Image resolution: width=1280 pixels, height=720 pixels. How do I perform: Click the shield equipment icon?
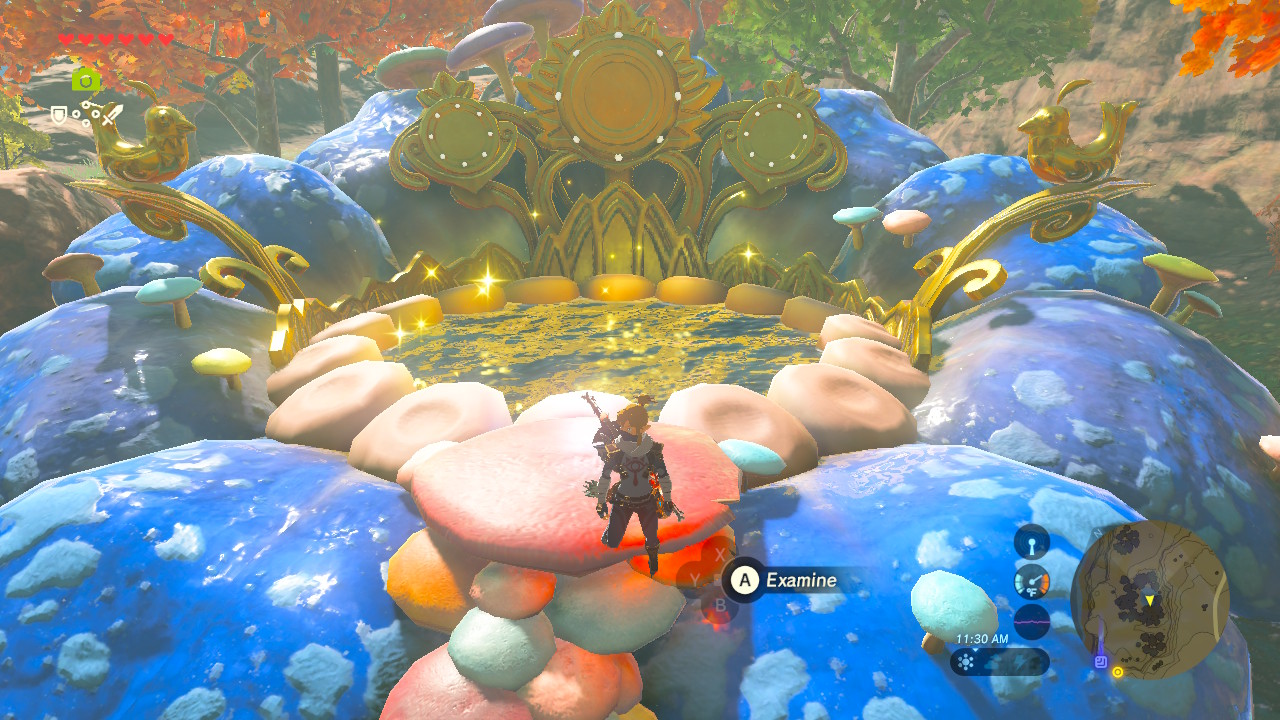coord(59,115)
